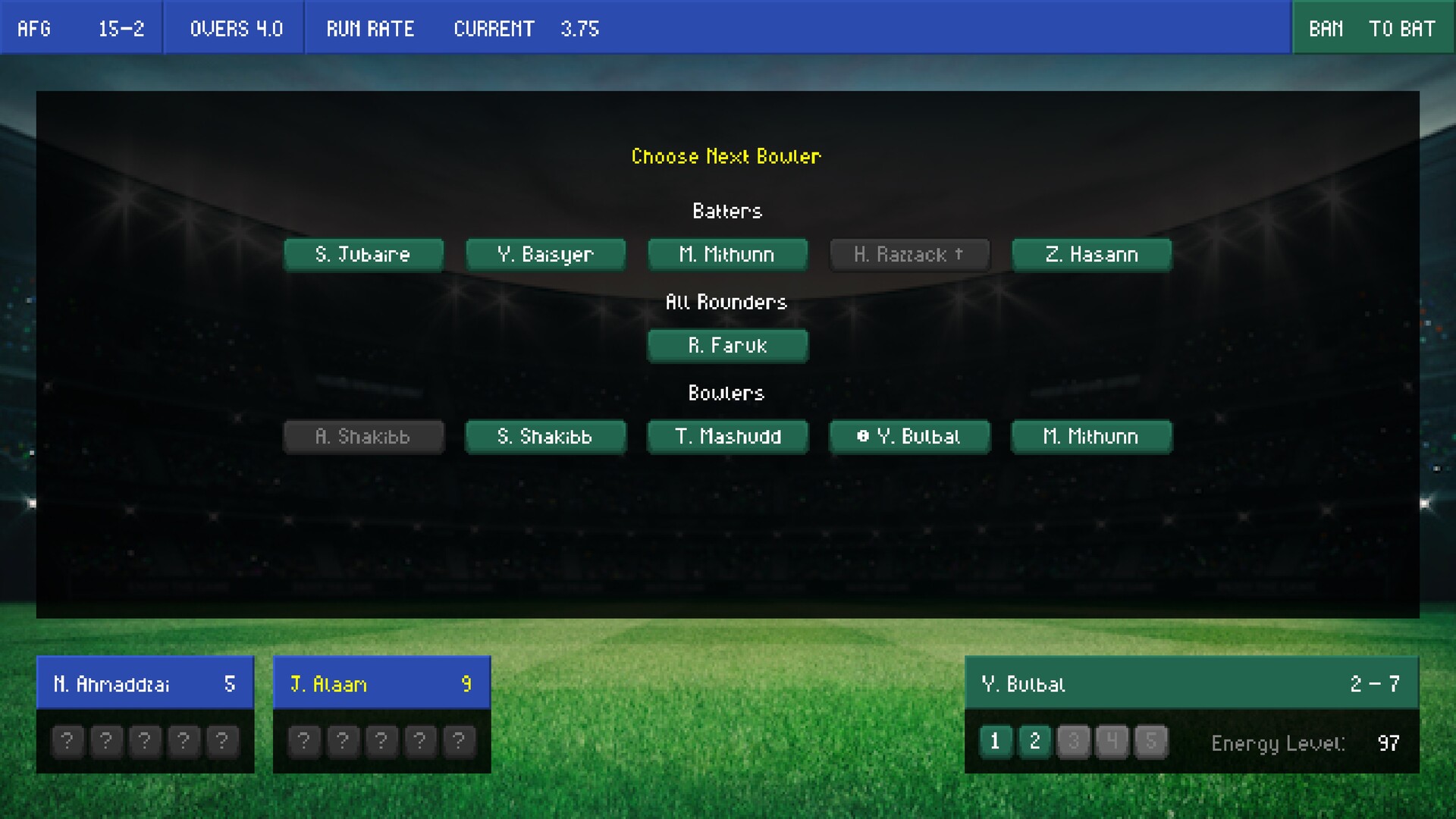Click the first mystery ball icon under N. Ahmaddzai

pyautogui.click(x=67, y=741)
